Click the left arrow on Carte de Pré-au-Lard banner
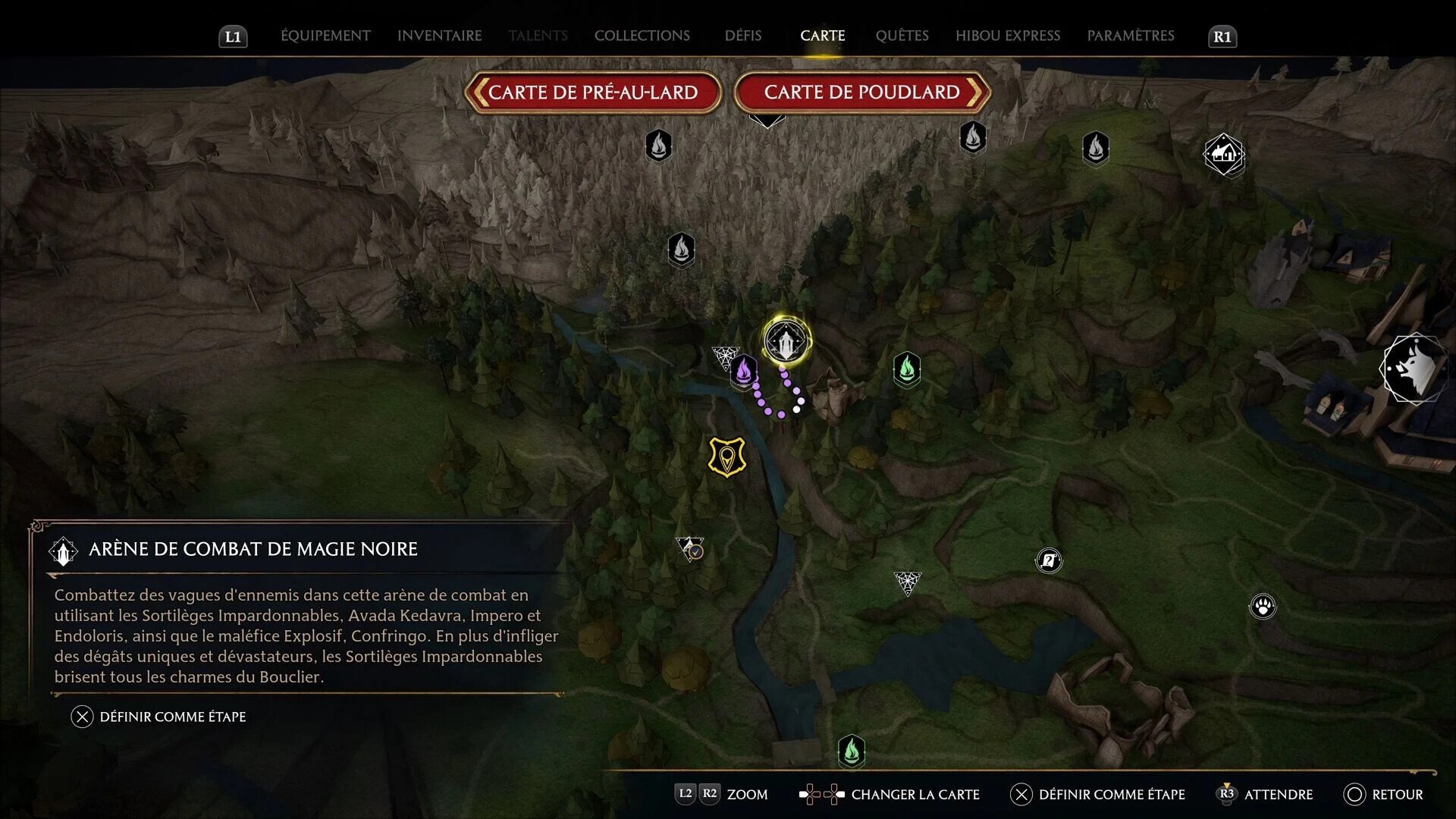 coord(481,93)
